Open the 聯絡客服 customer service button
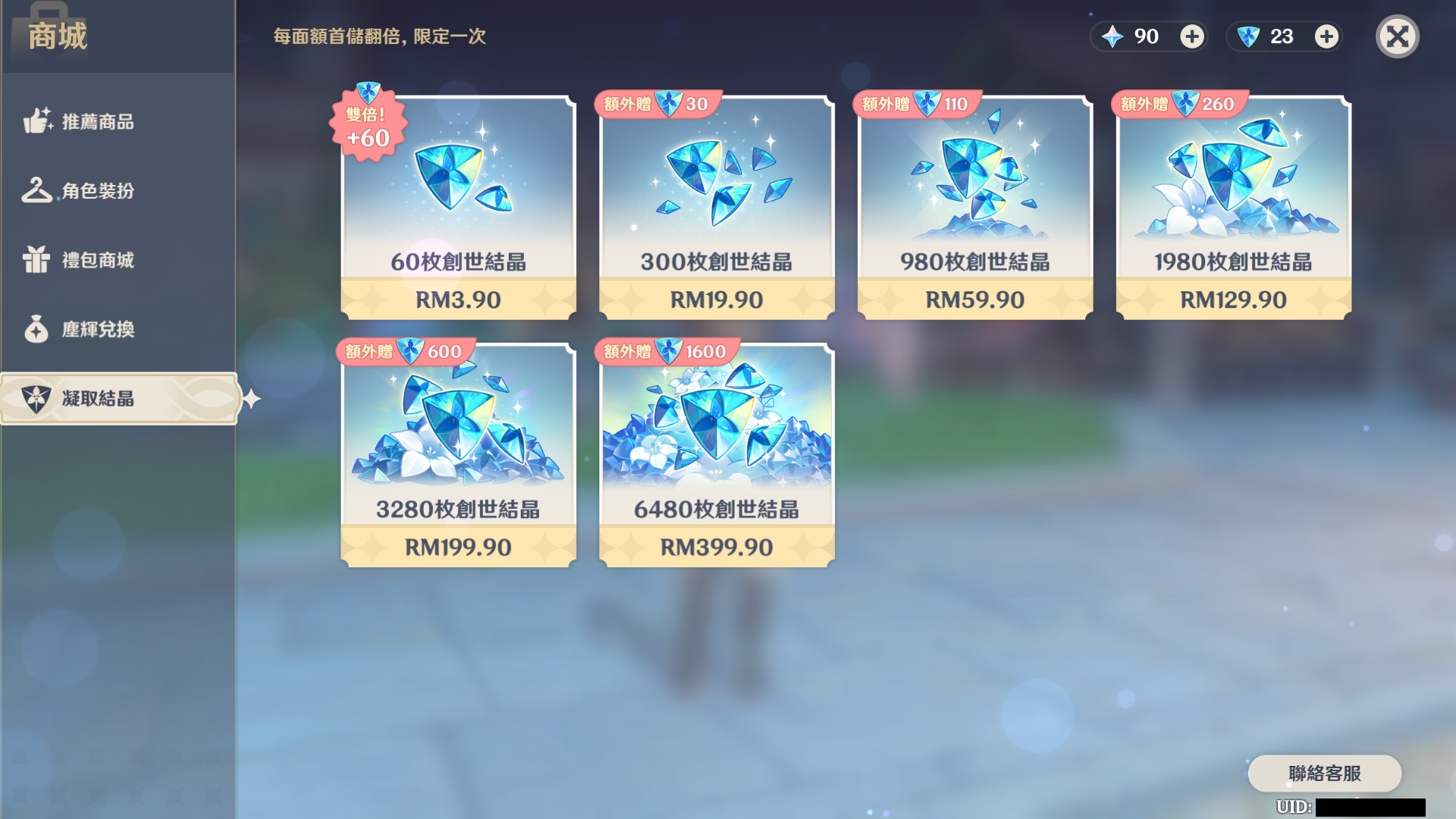Screen dimensions: 1456x819 click(x=1326, y=773)
